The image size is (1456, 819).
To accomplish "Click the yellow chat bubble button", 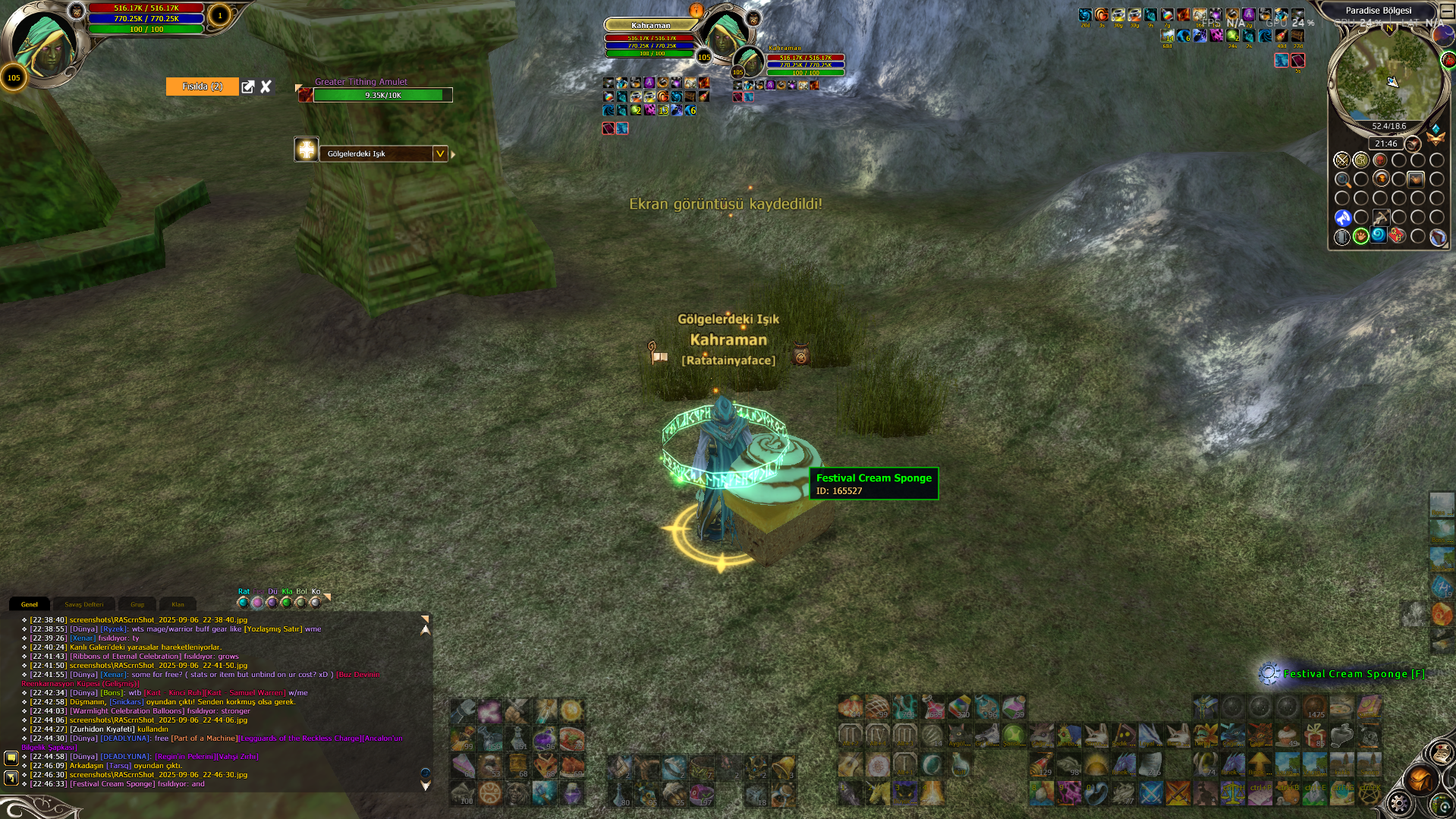I will 11,758.
